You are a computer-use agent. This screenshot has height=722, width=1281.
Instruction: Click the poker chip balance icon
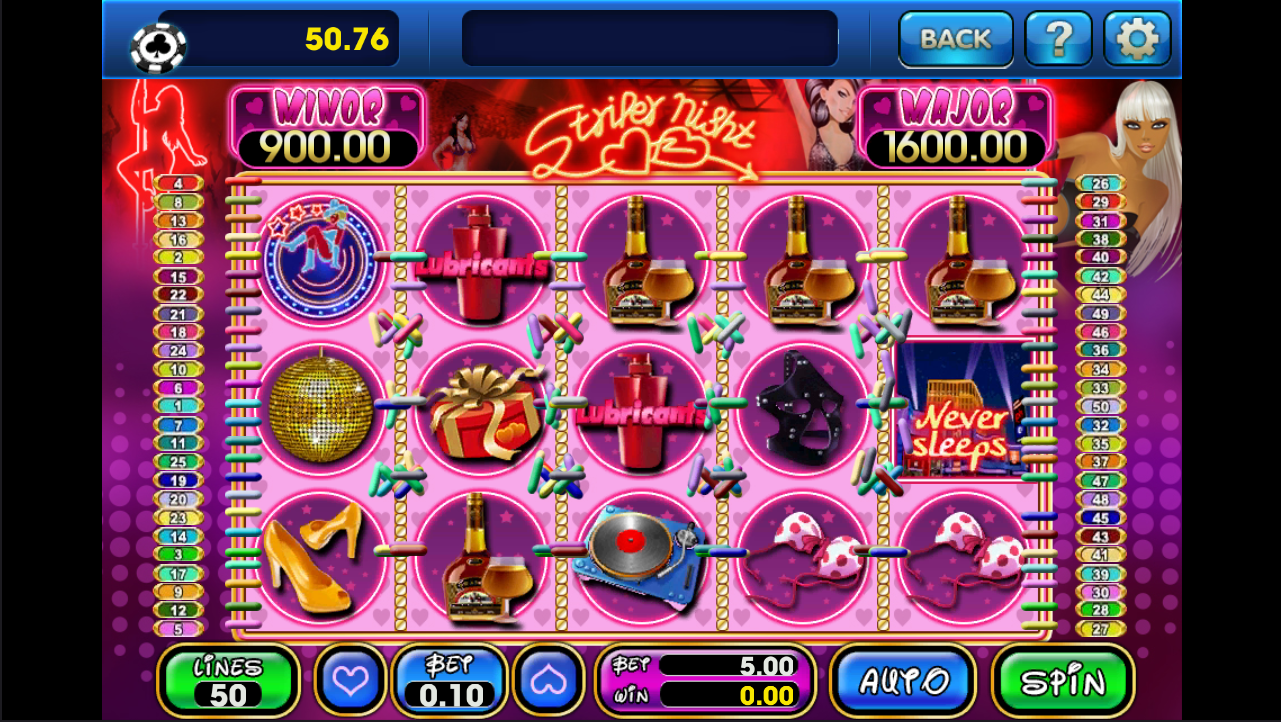coord(158,46)
